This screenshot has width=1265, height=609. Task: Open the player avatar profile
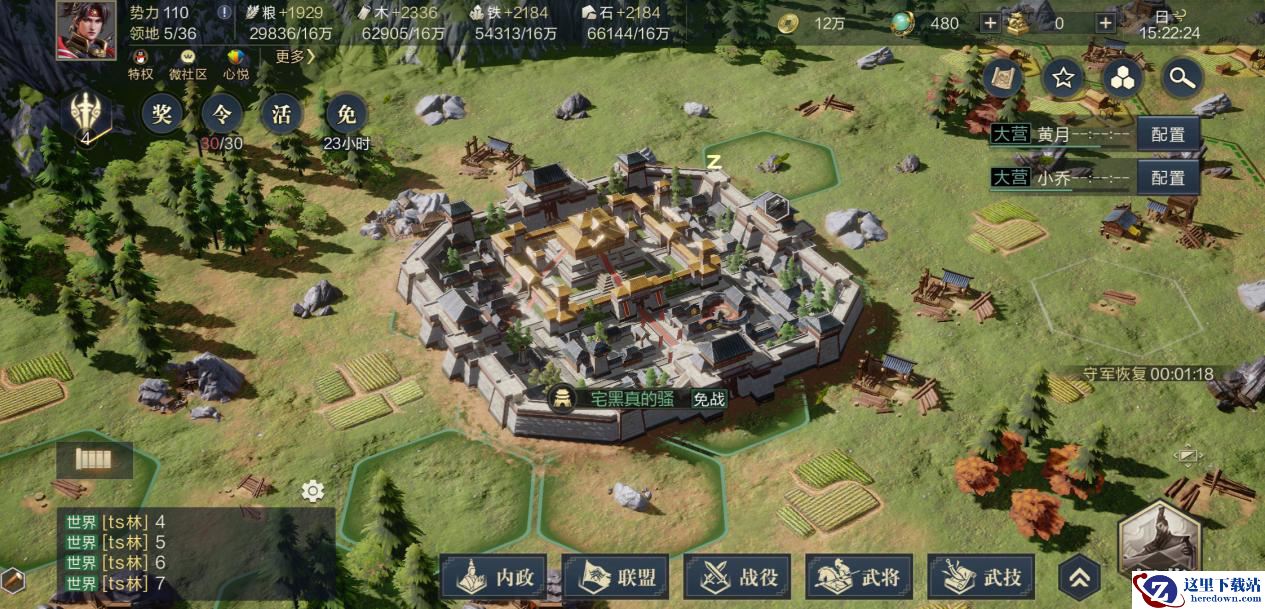(85, 30)
